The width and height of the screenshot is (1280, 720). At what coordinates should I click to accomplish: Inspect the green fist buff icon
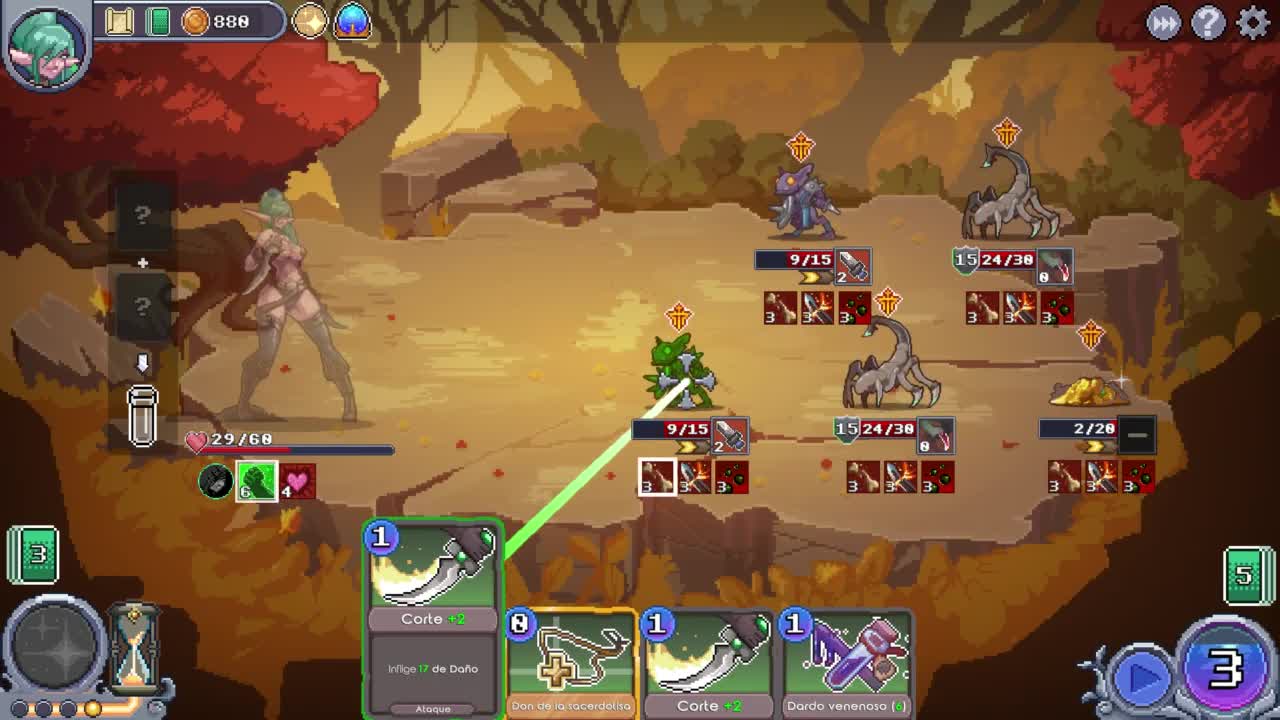256,481
